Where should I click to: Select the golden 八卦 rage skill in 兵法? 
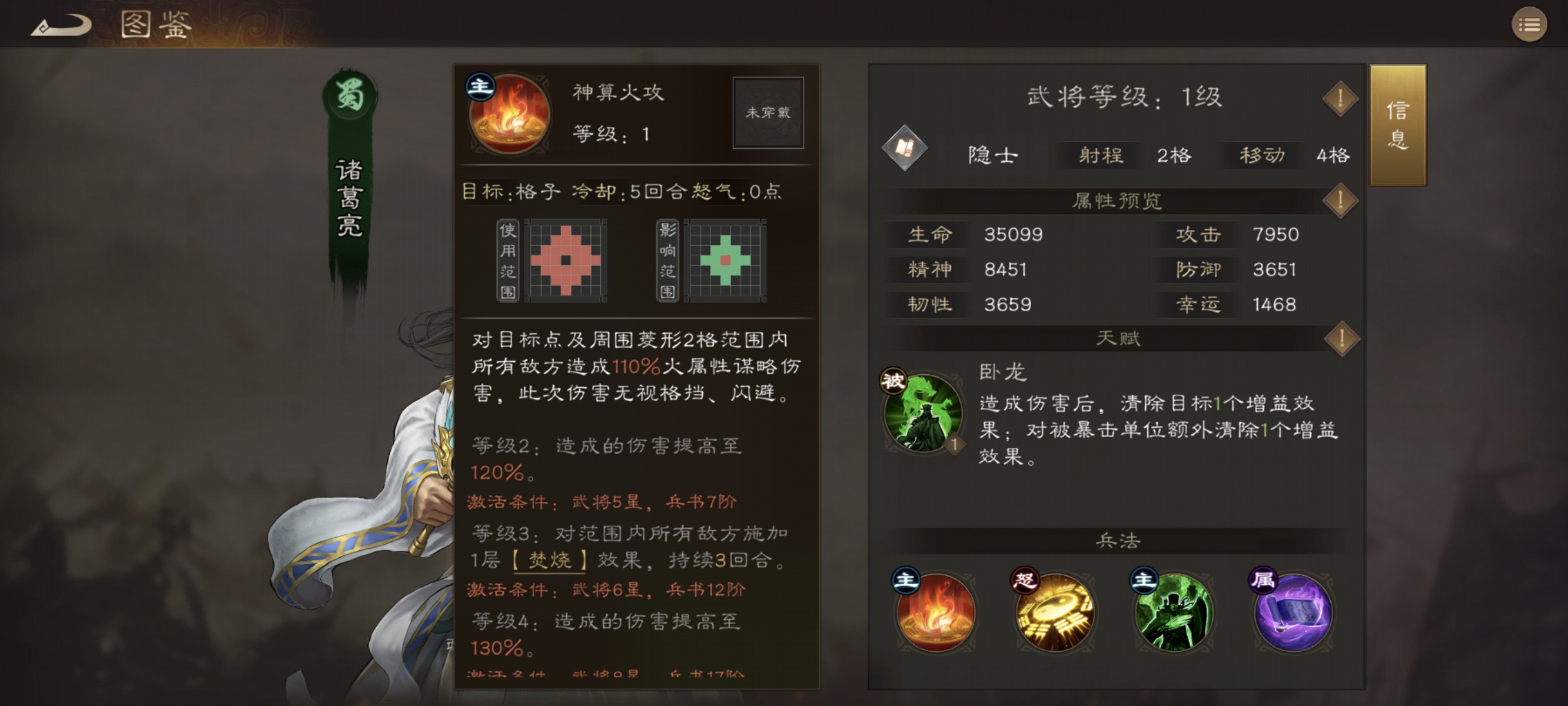tap(1055, 615)
